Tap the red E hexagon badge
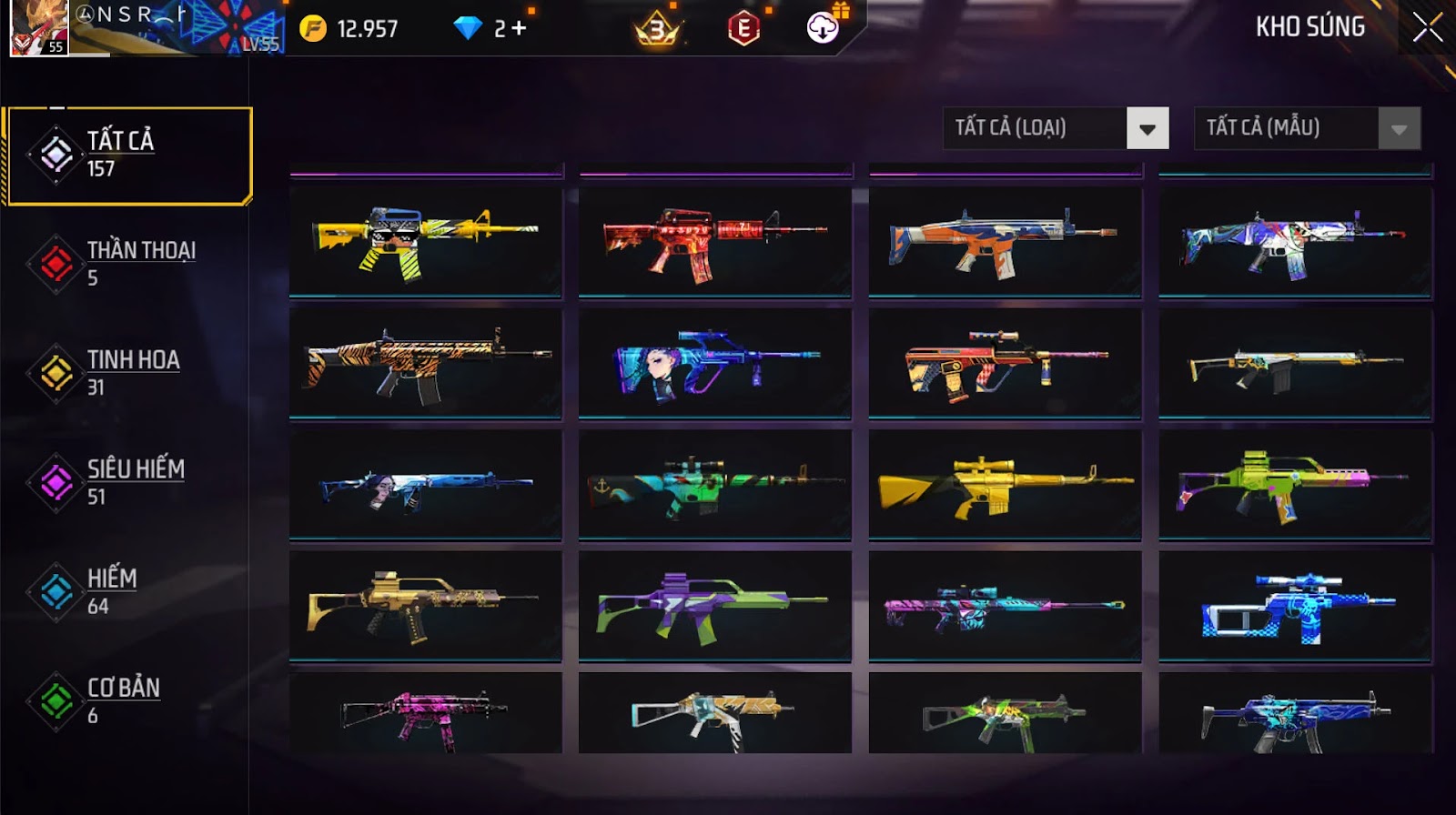The width and height of the screenshot is (1456, 815). coord(743,29)
